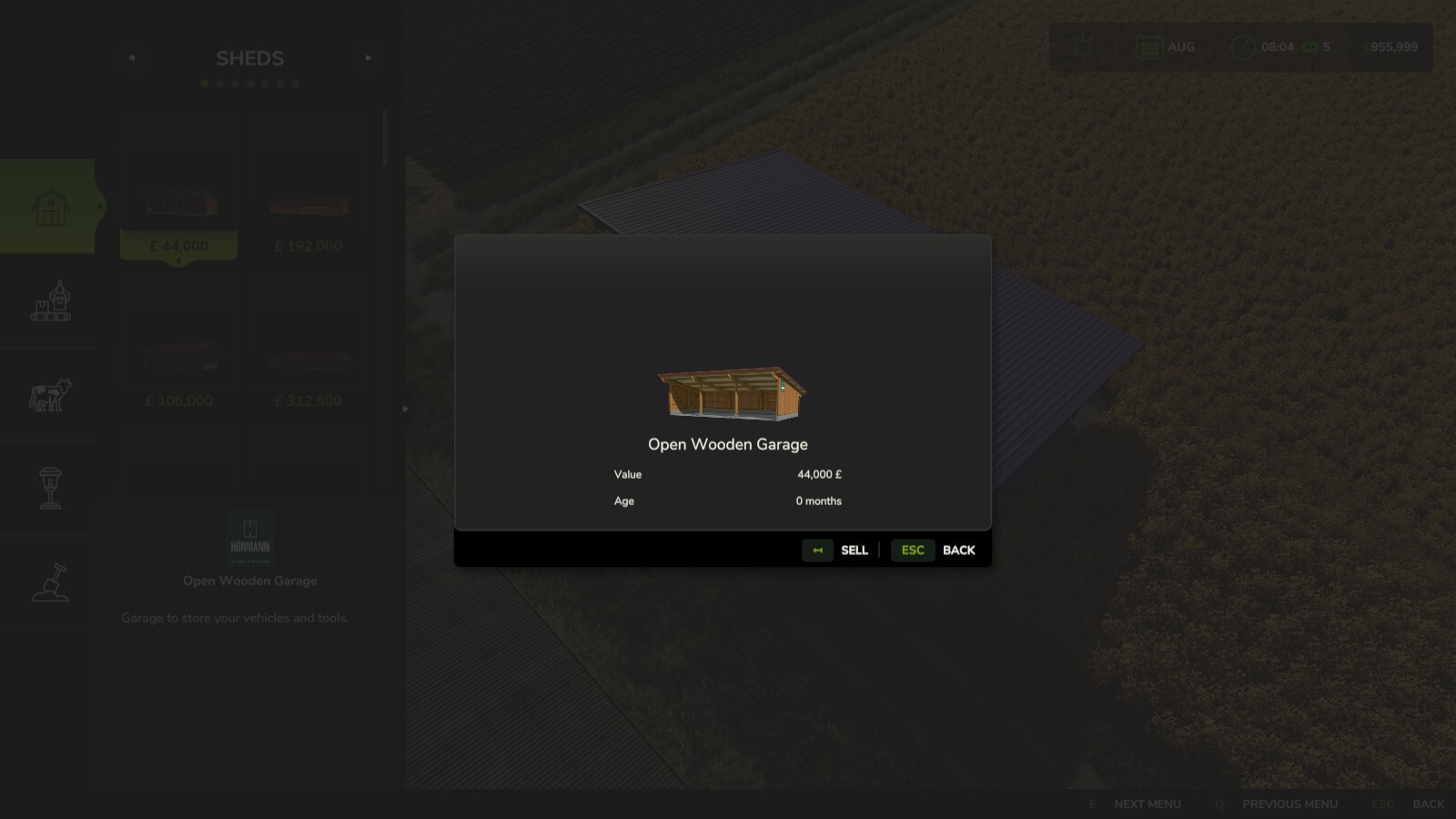Highlight the Hörmann brand logo
The image size is (1456, 819).
[249, 536]
